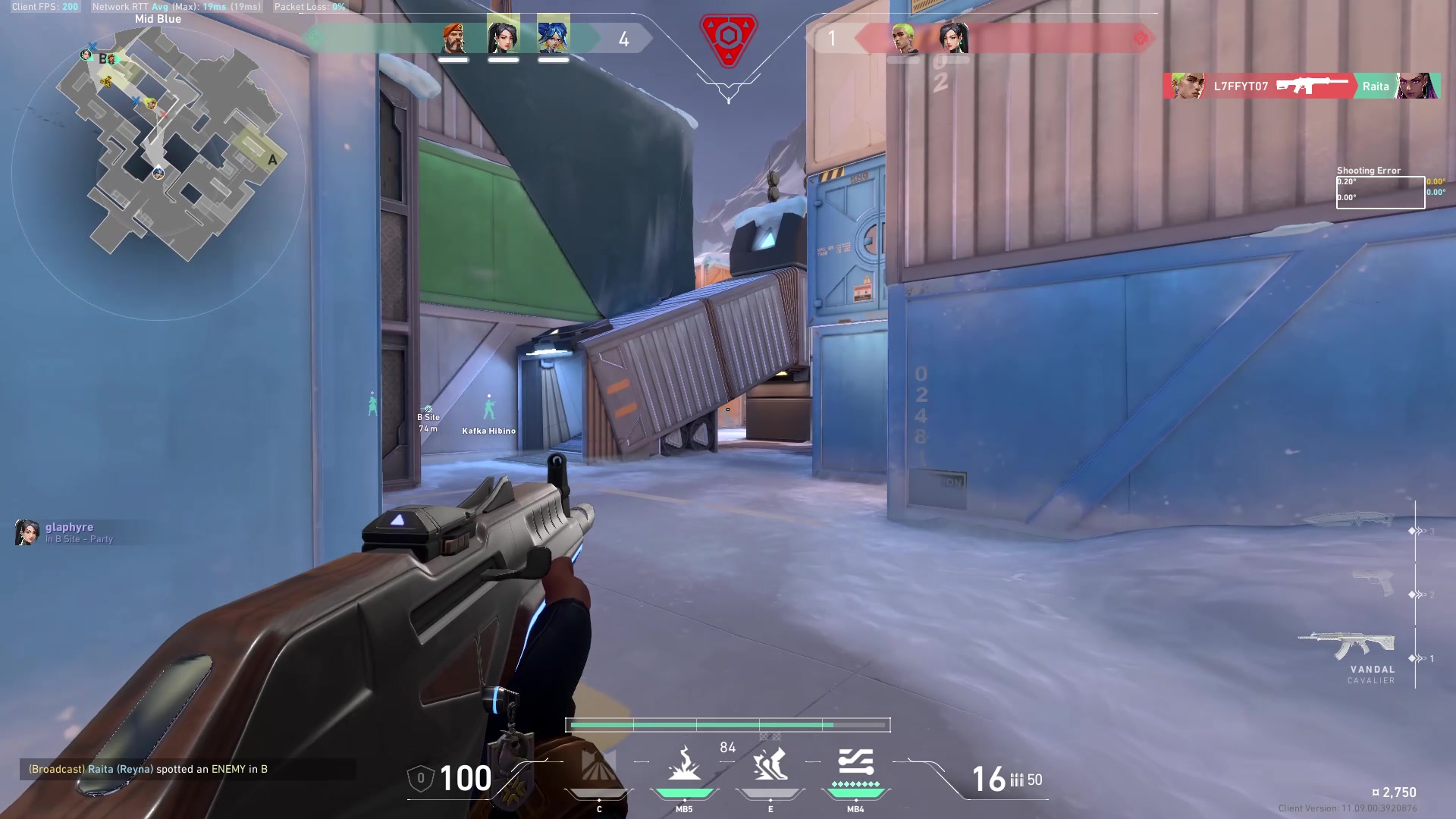Click Raita's name in the kill banner

tap(1375, 86)
